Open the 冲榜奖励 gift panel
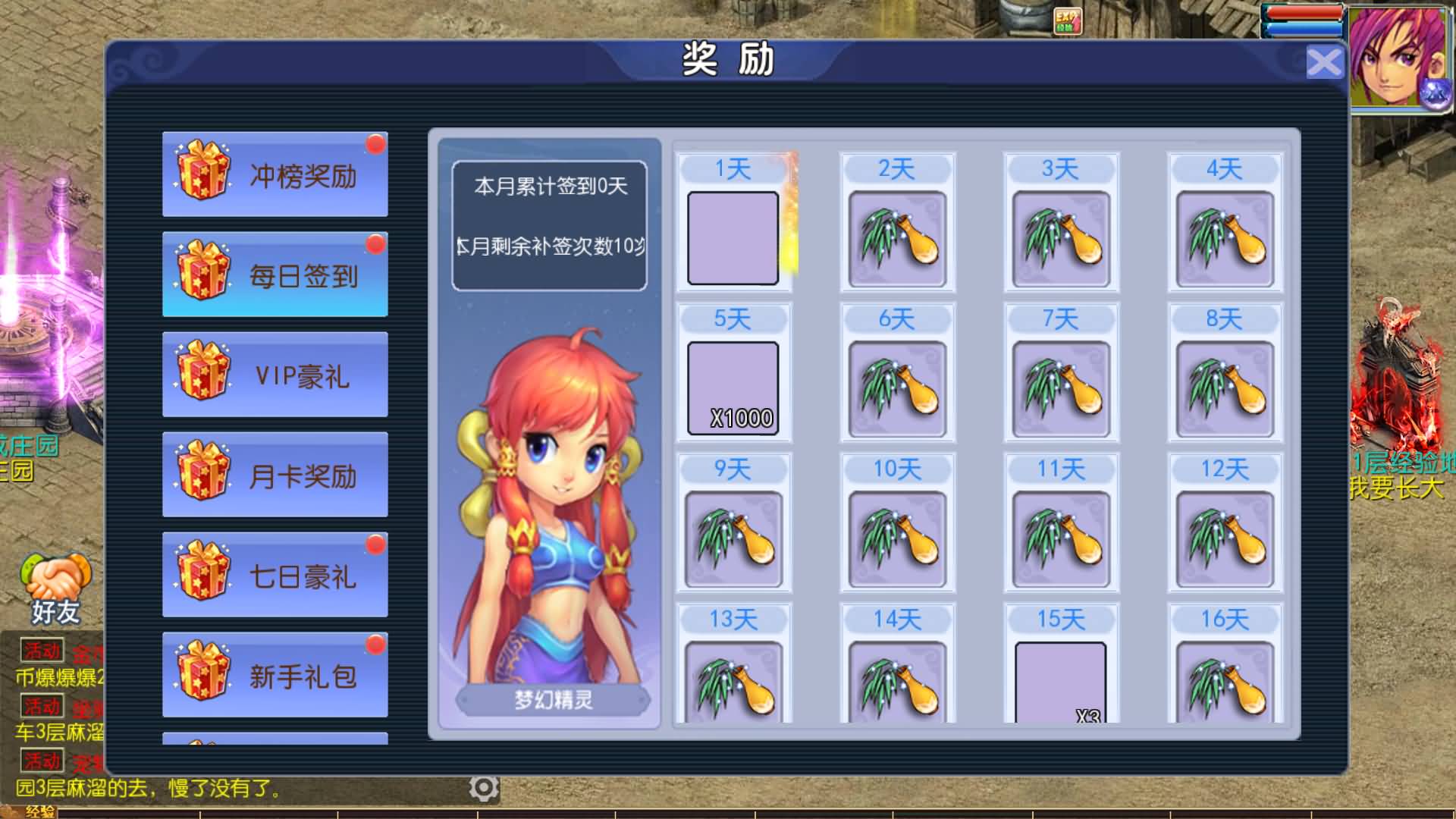1456x819 pixels. point(275,173)
